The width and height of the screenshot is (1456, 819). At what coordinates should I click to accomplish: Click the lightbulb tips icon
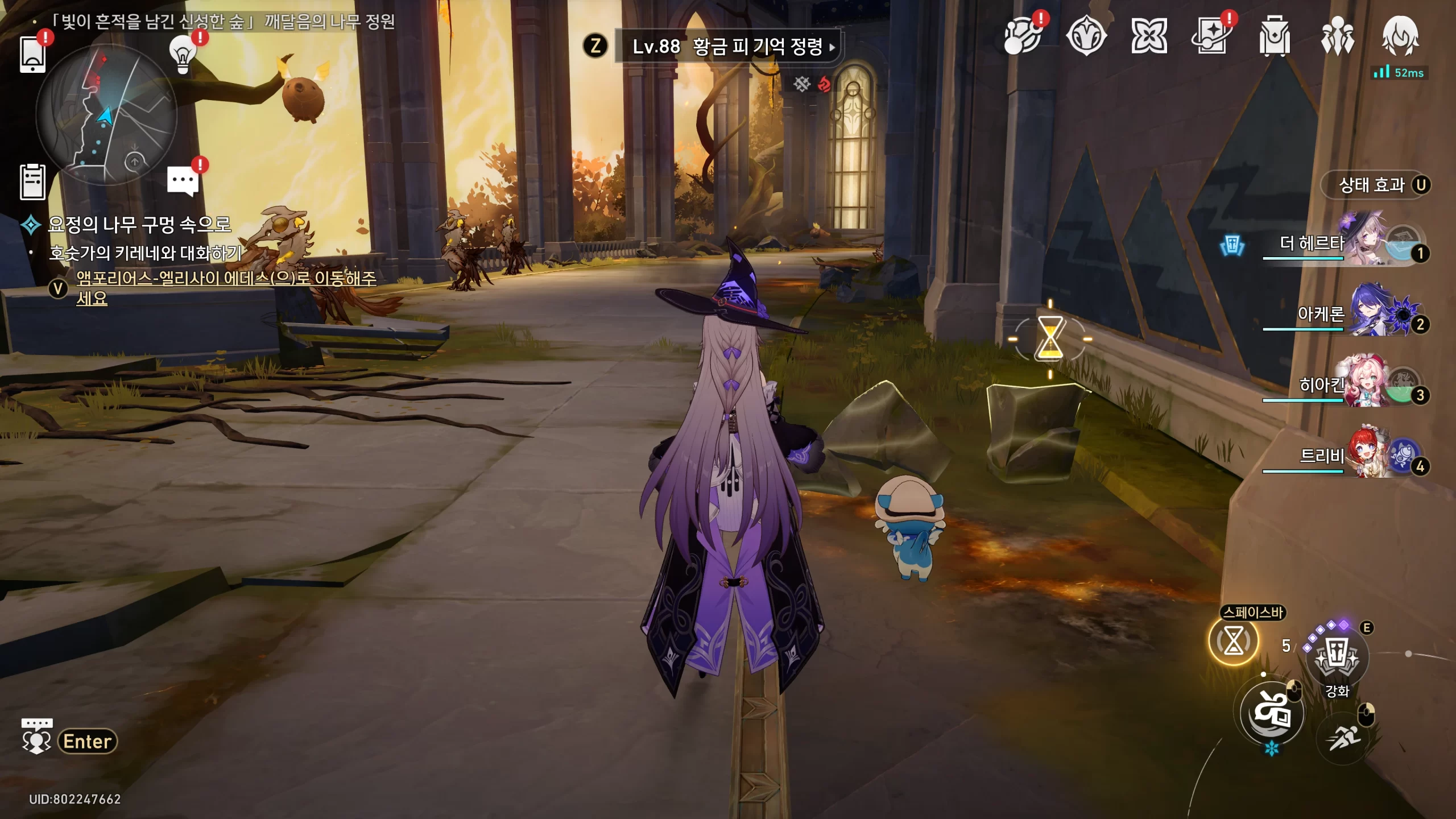point(183,55)
